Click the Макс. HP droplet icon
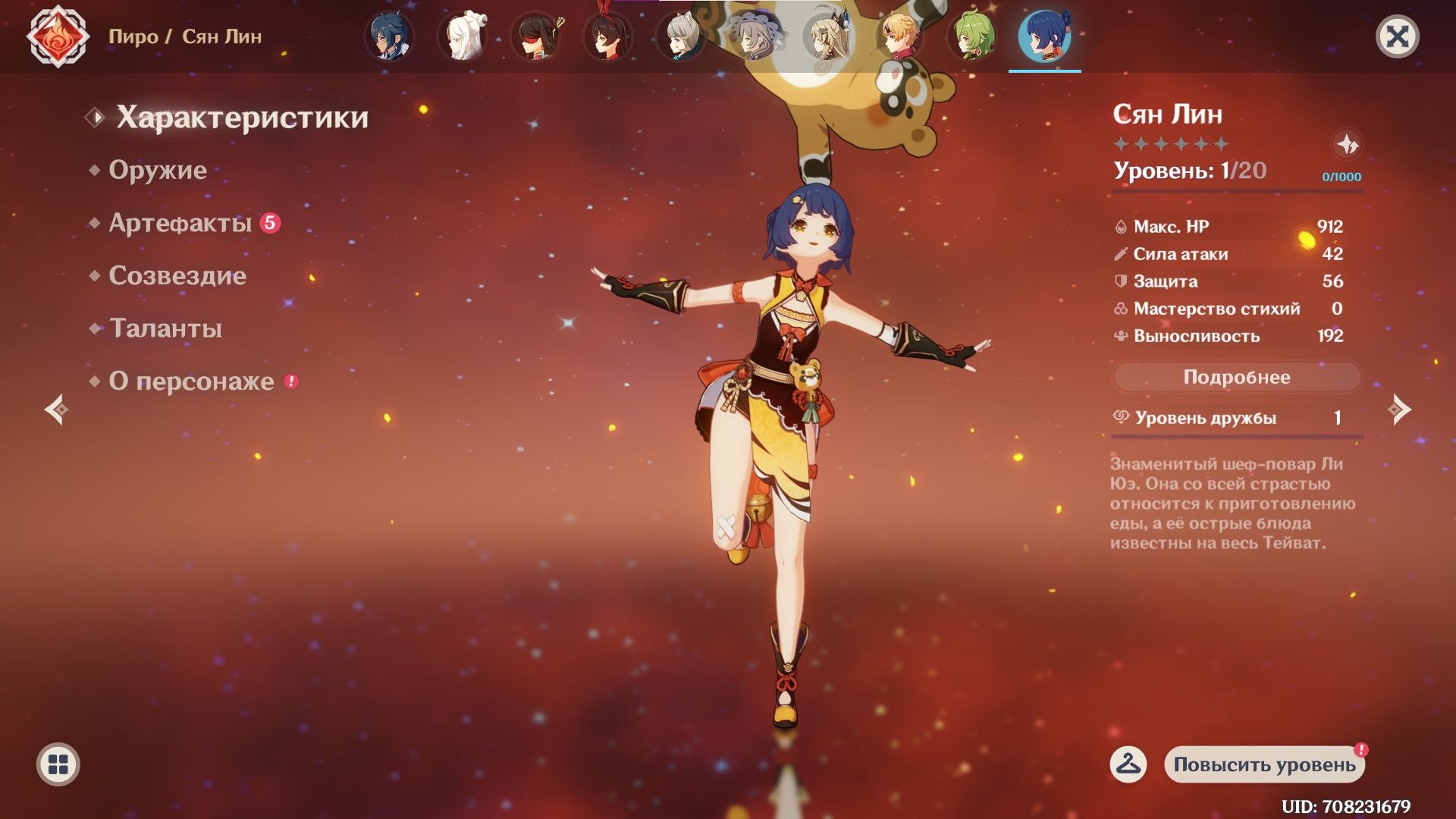This screenshot has height=819, width=1456. [x=1120, y=226]
